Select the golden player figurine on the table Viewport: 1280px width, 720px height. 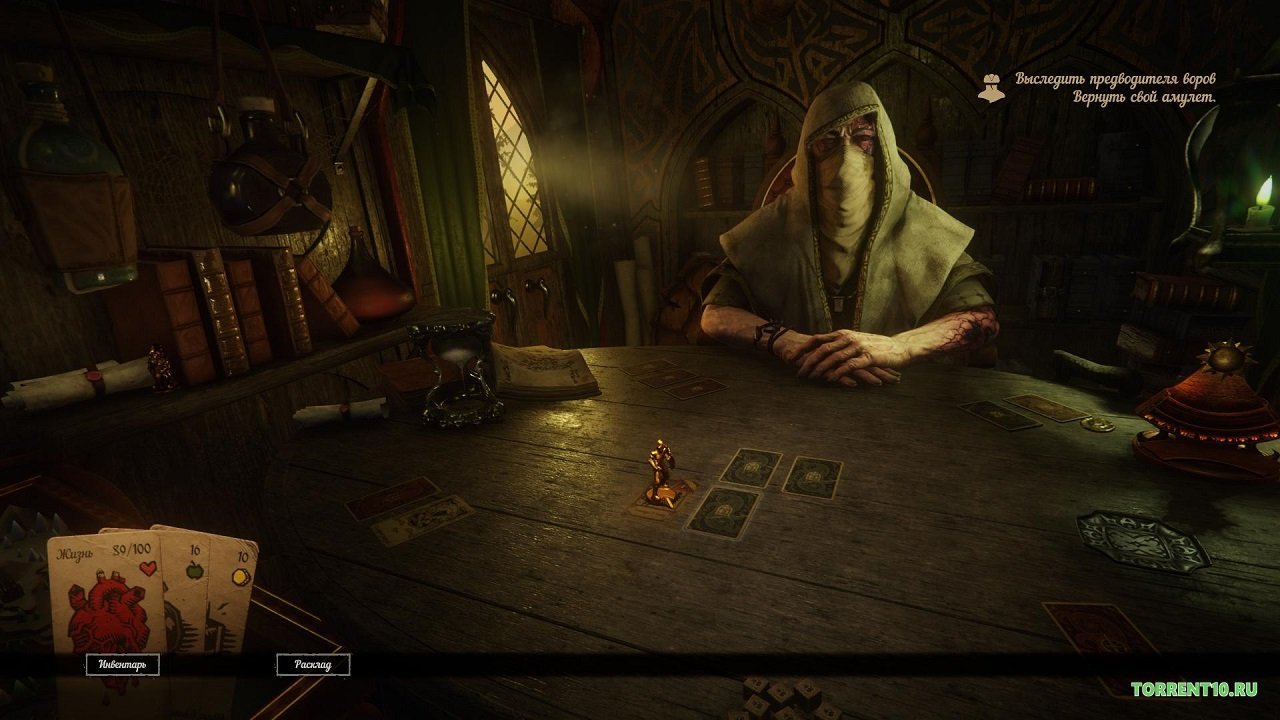[x=659, y=465]
